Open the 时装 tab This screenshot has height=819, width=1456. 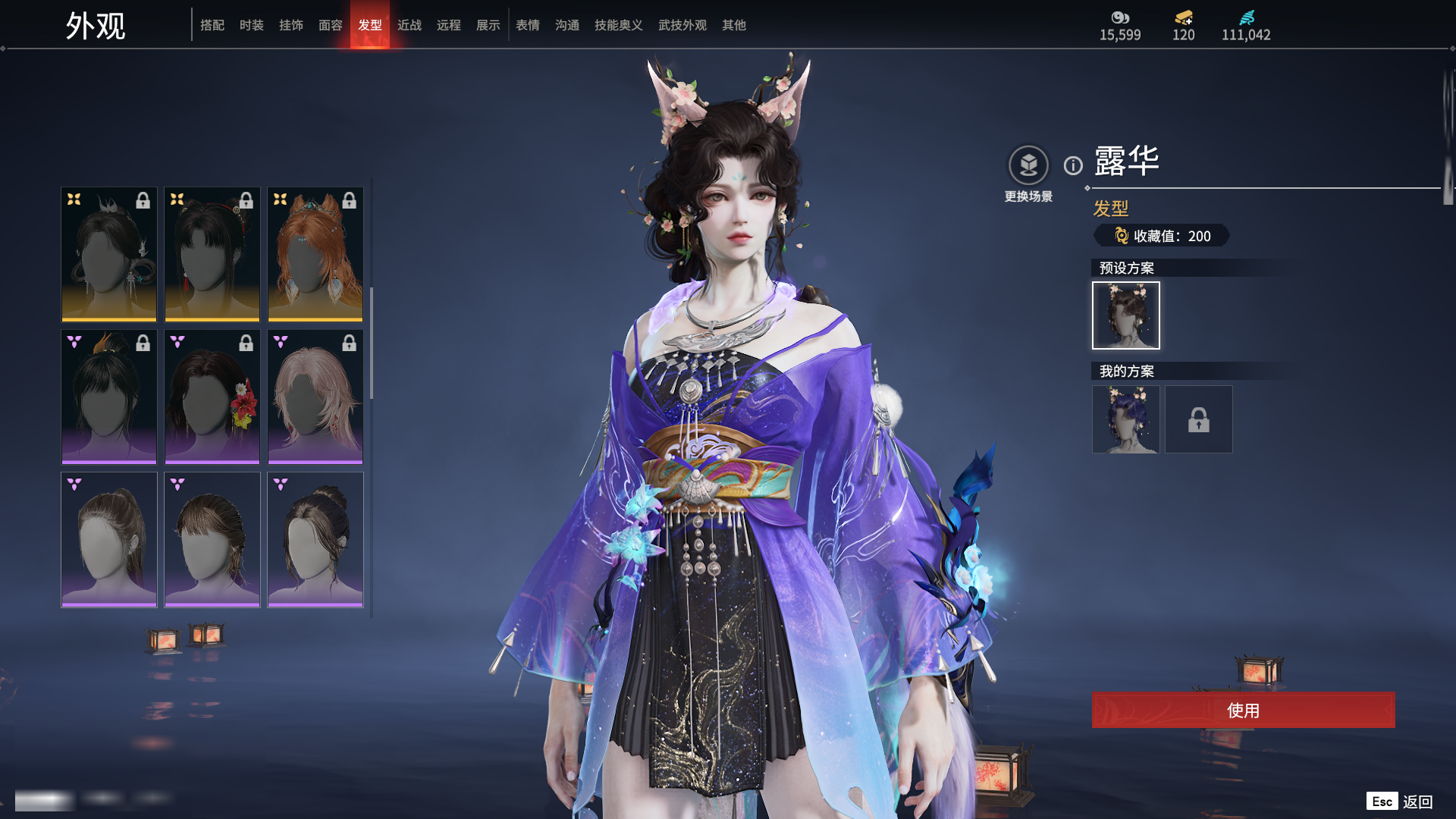pos(252,25)
